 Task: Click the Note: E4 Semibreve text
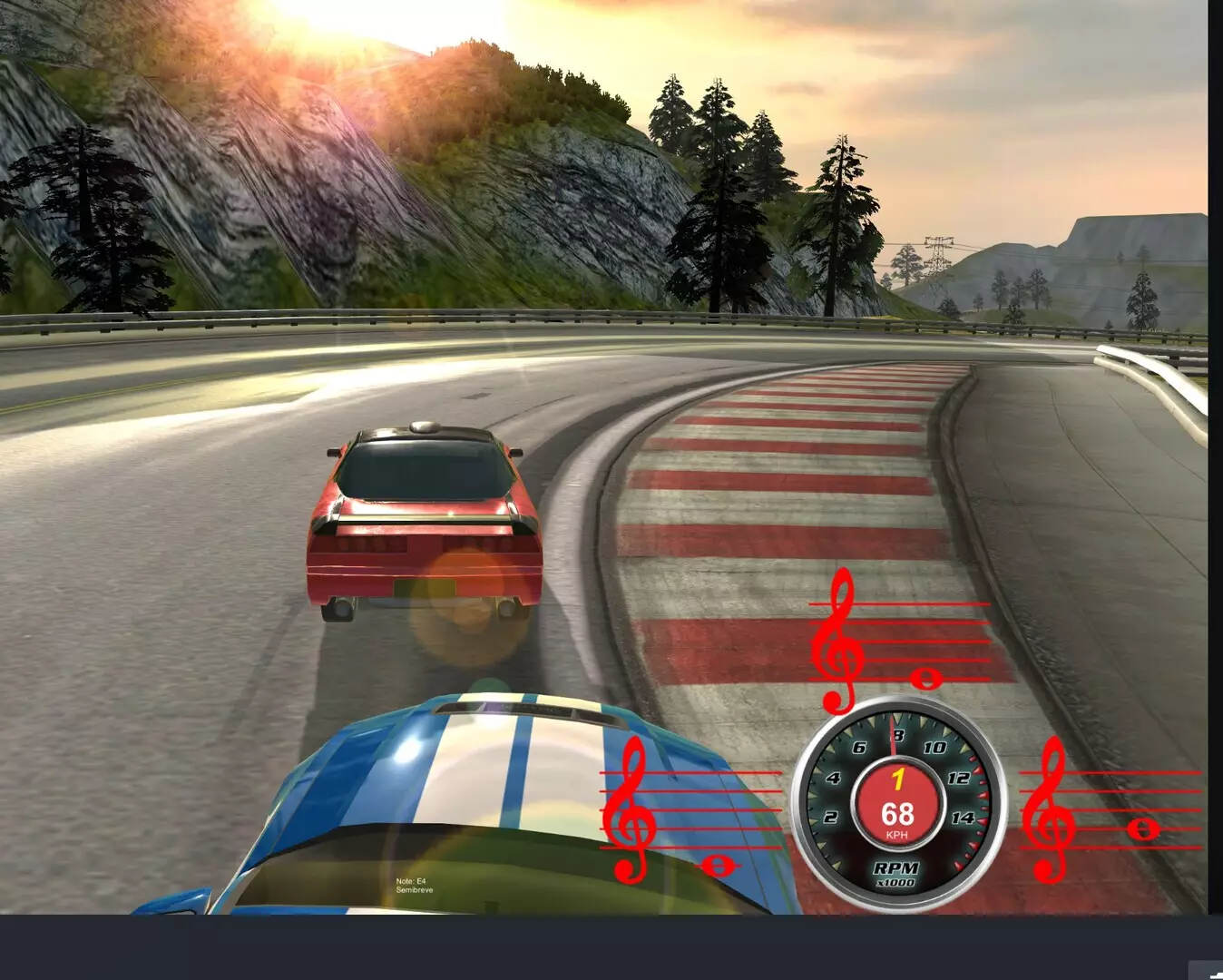pyautogui.click(x=414, y=885)
